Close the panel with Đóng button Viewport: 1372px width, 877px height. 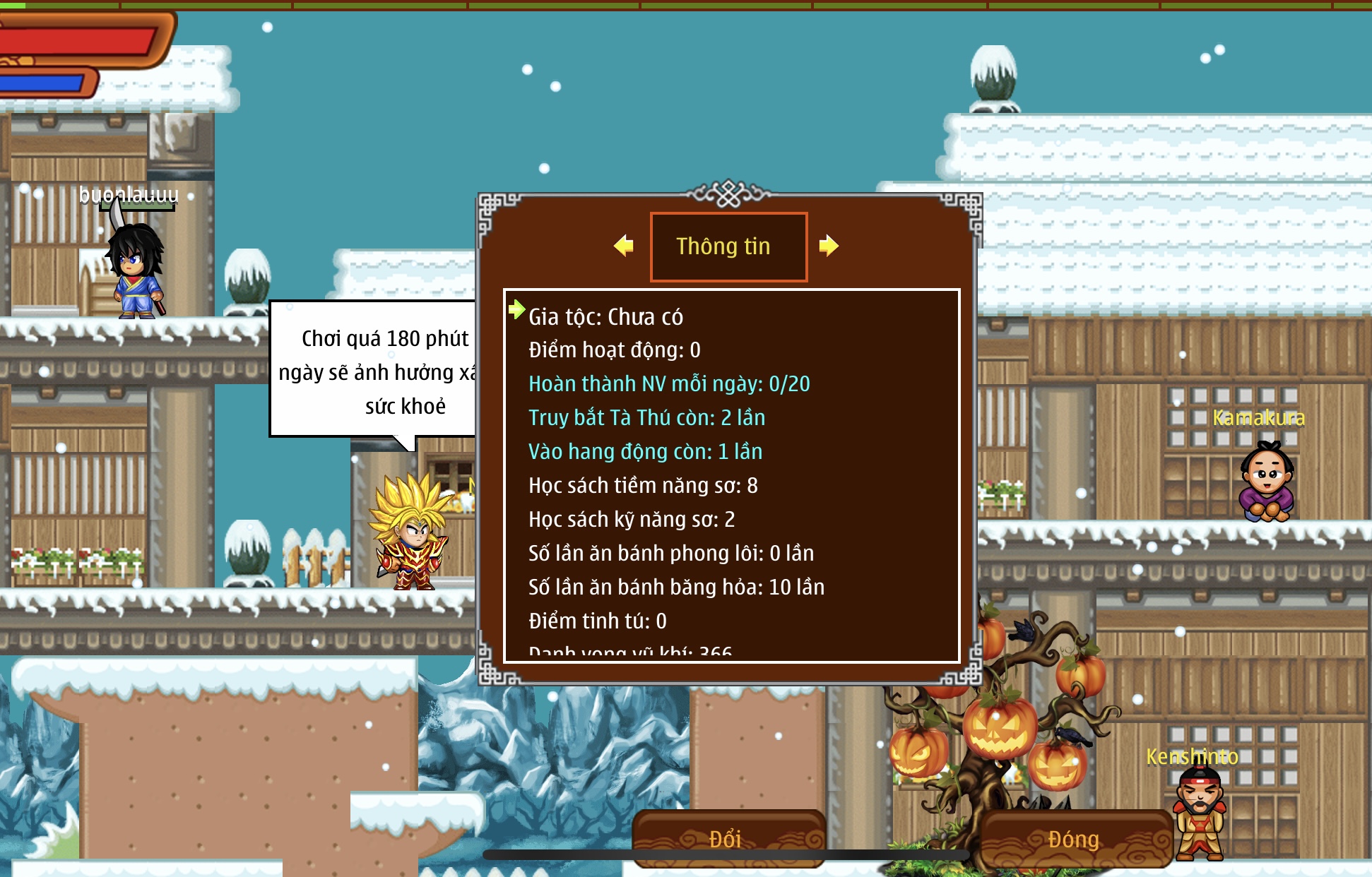[1074, 839]
